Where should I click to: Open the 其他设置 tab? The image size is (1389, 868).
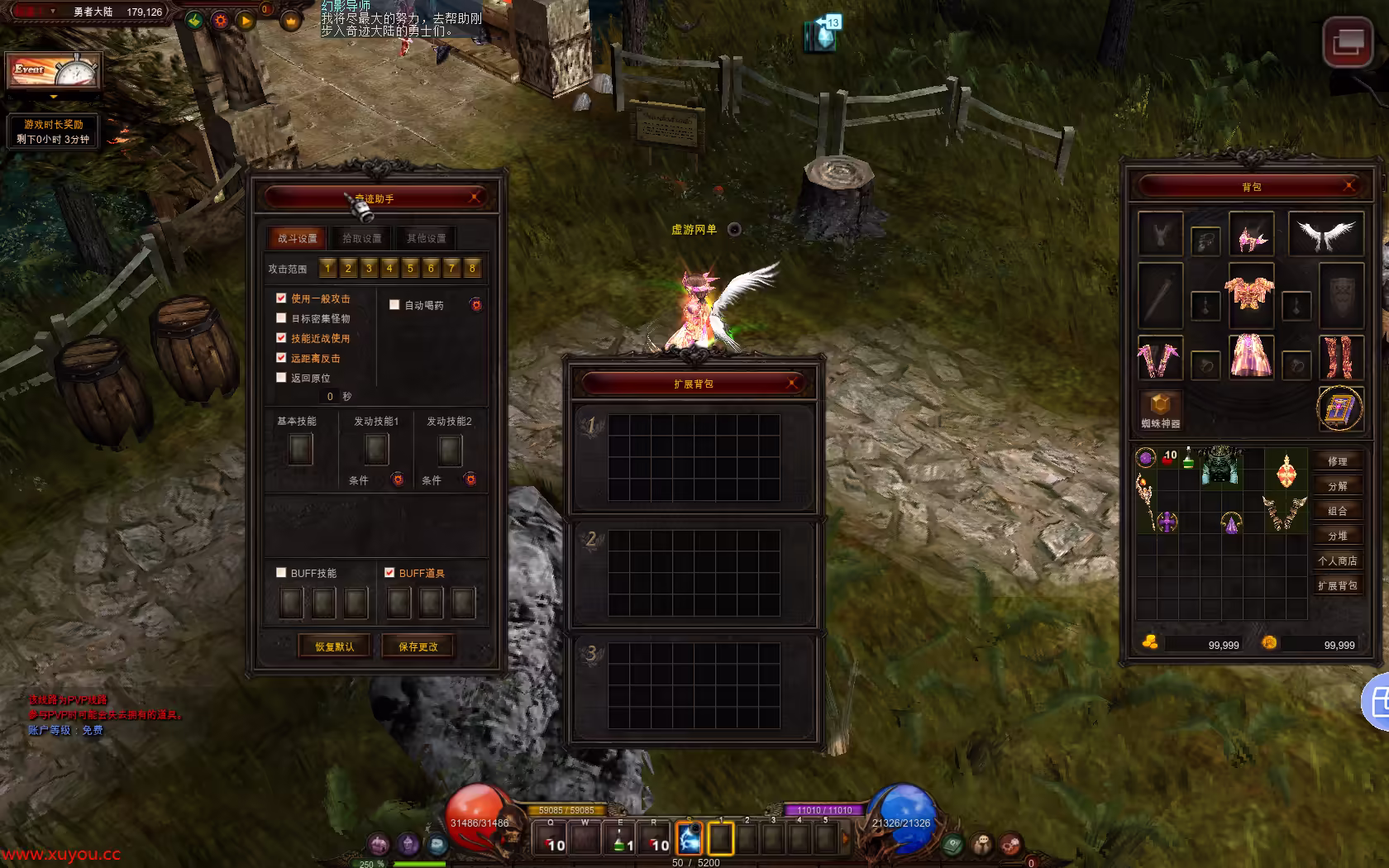[x=426, y=238]
